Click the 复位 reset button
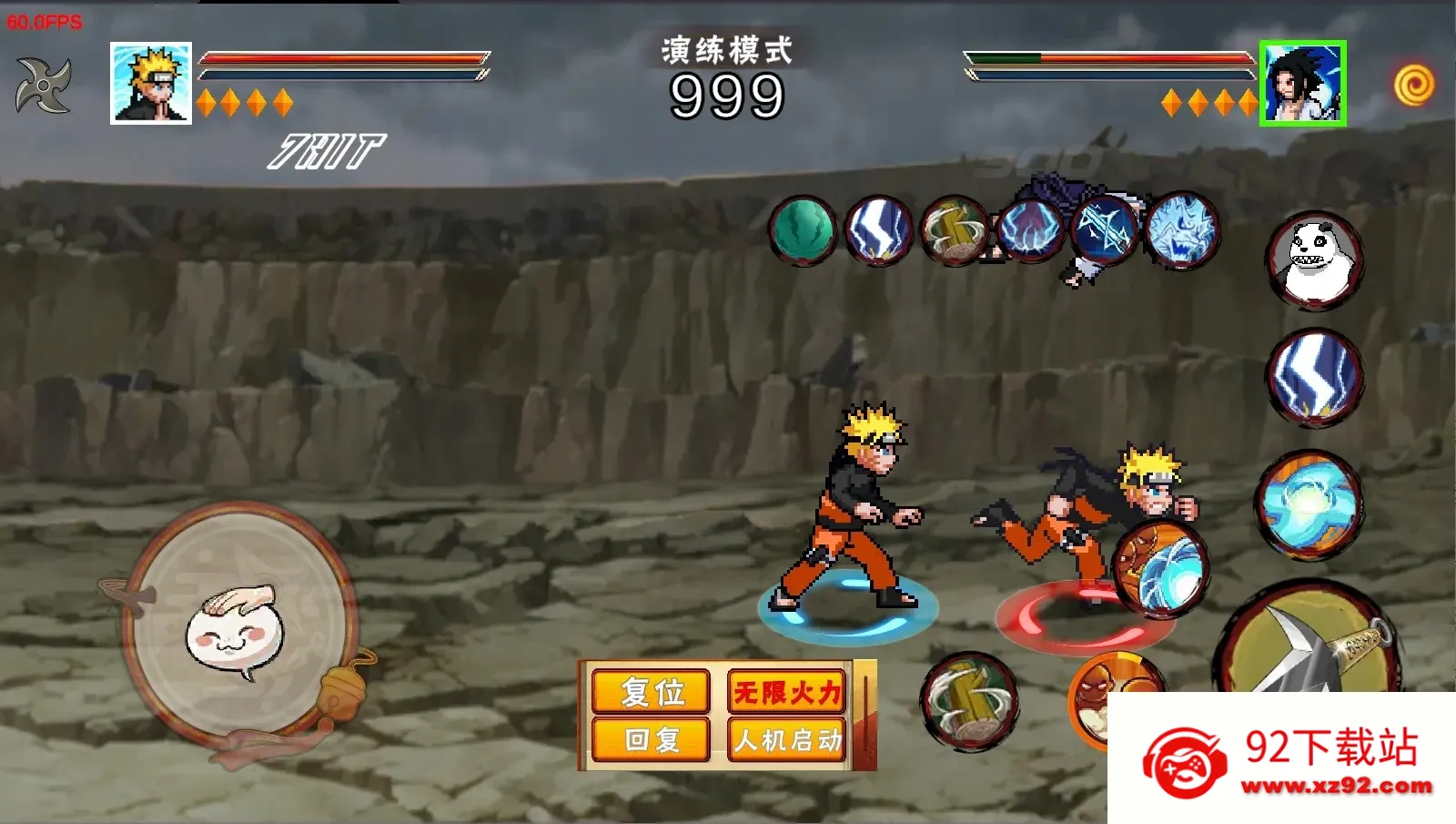Image resolution: width=1456 pixels, height=824 pixels. 651,692
